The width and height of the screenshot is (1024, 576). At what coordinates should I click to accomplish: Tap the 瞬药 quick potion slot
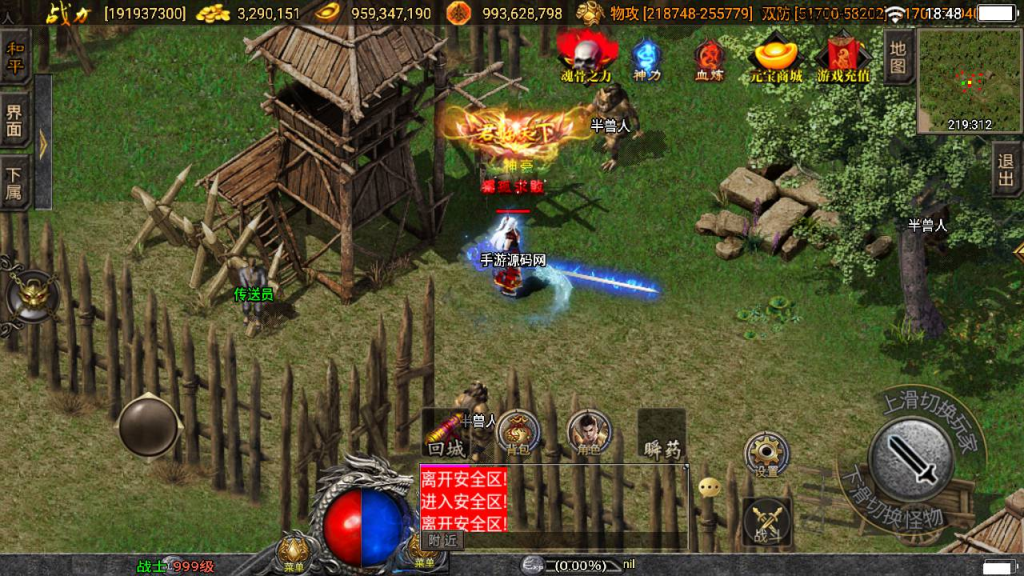[x=661, y=434]
